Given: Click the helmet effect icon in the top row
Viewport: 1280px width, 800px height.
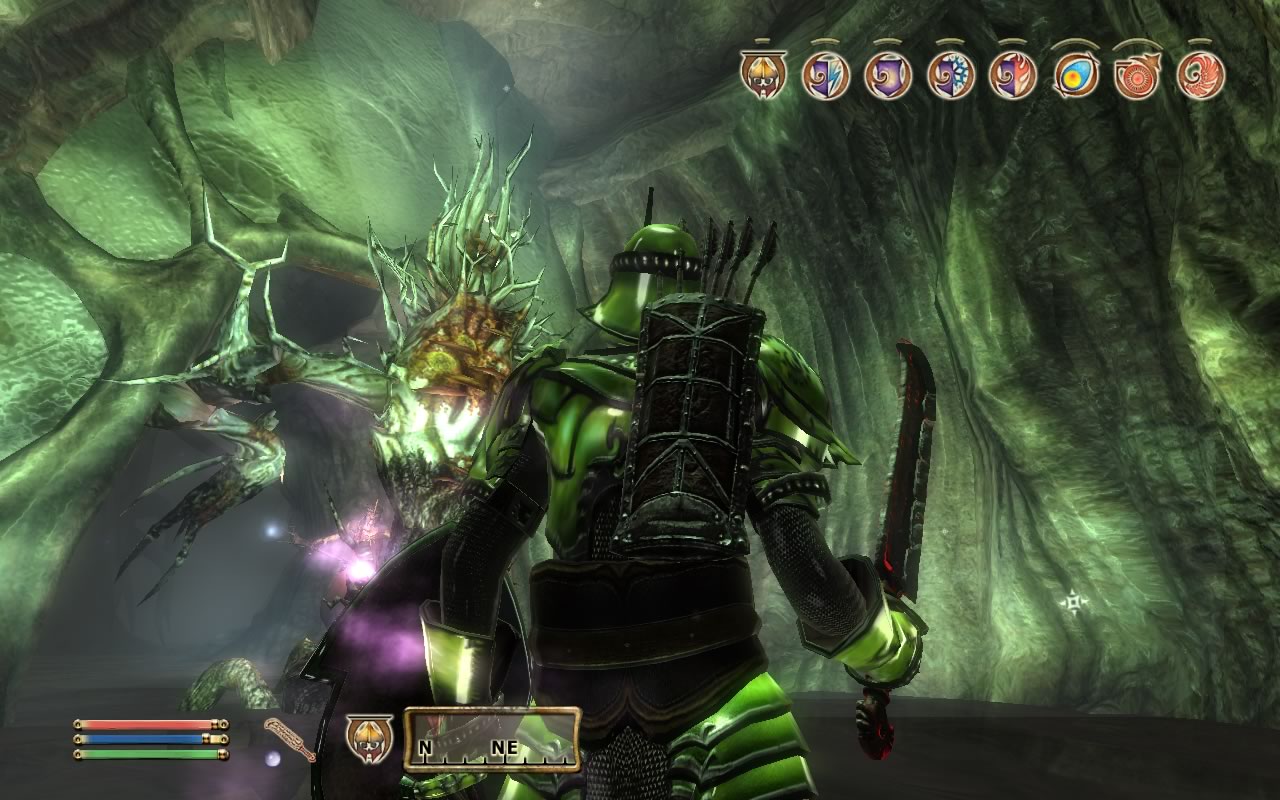Looking at the screenshot, I should tap(764, 75).
